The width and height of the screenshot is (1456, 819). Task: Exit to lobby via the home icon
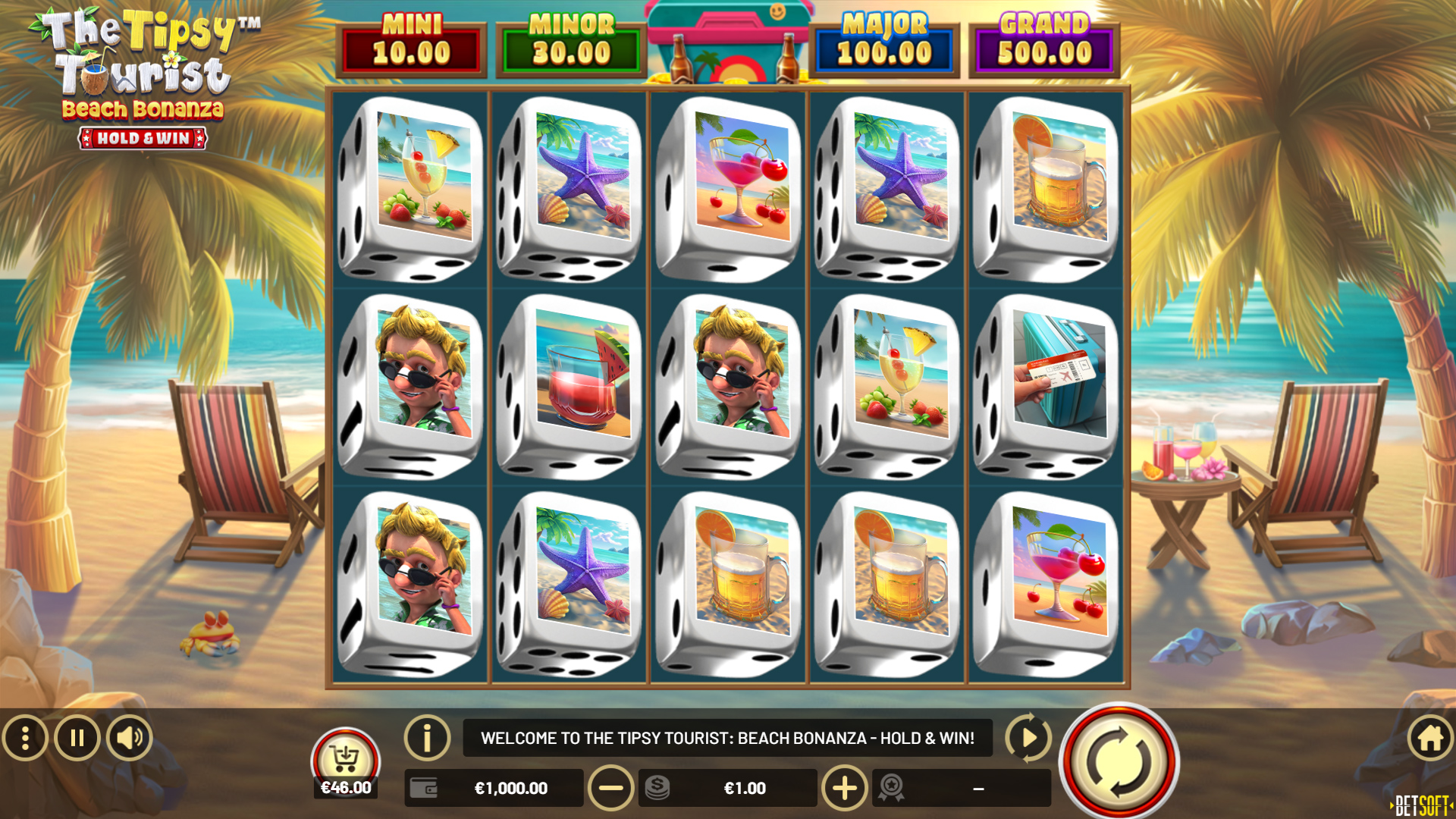(x=1429, y=736)
